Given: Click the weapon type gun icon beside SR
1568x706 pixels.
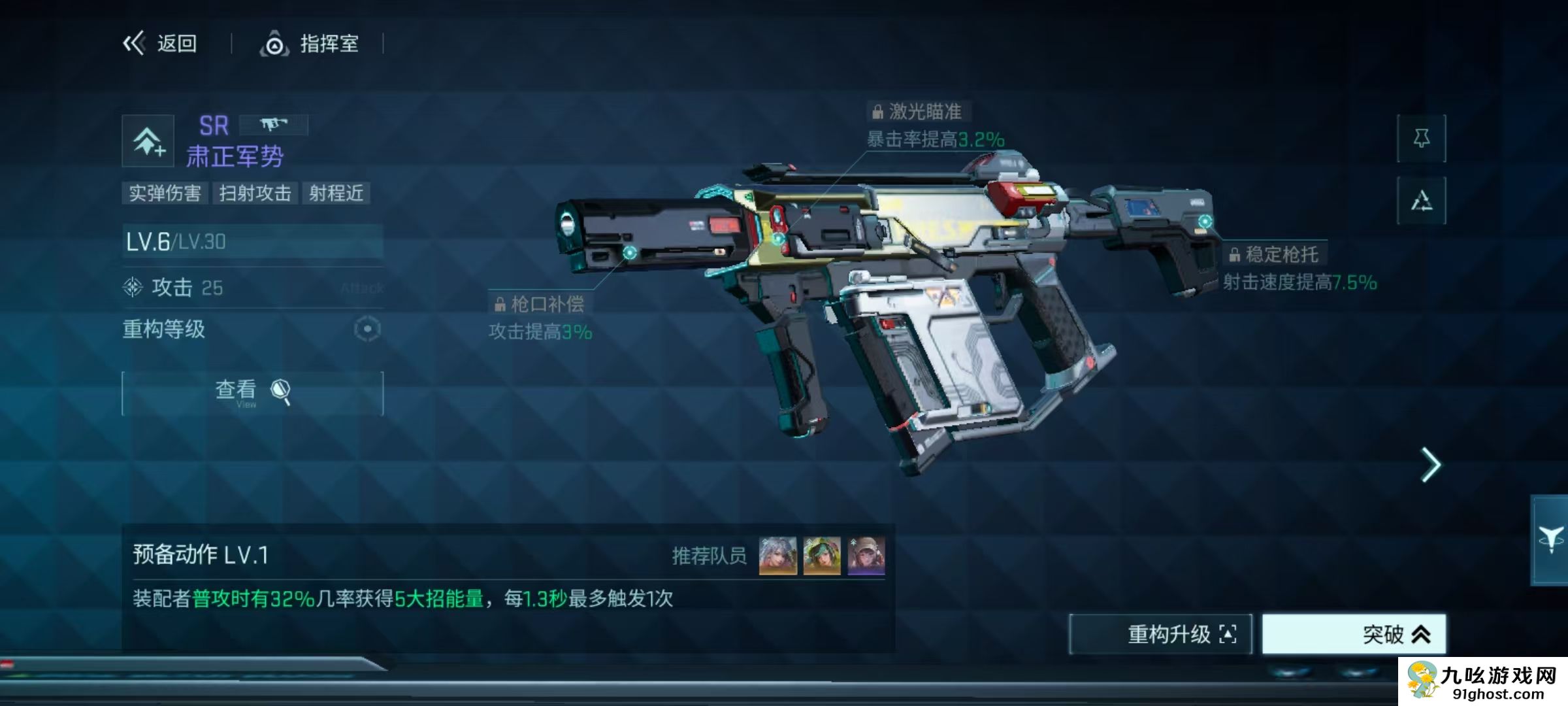Looking at the screenshot, I should tap(274, 124).
